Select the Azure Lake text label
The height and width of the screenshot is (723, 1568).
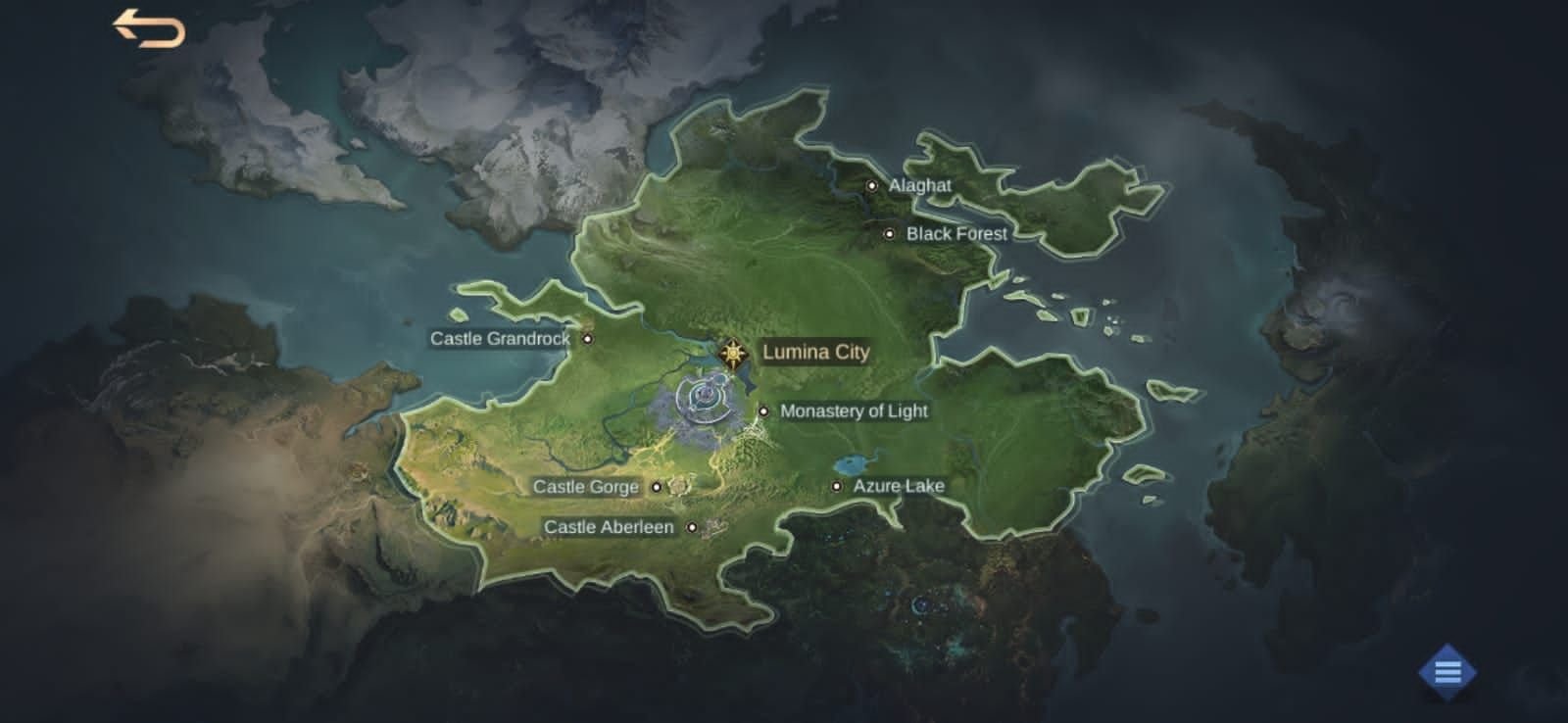[x=898, y=485]
